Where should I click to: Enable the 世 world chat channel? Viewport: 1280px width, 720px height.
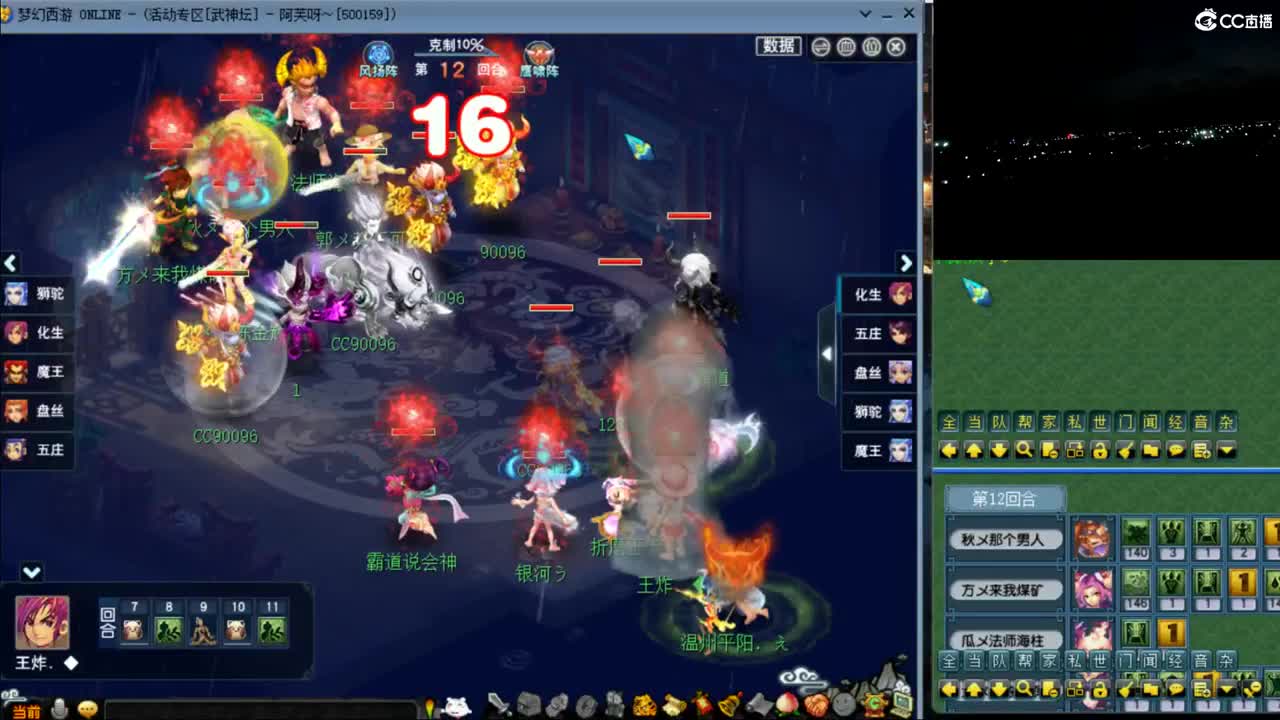[1097, 422]
